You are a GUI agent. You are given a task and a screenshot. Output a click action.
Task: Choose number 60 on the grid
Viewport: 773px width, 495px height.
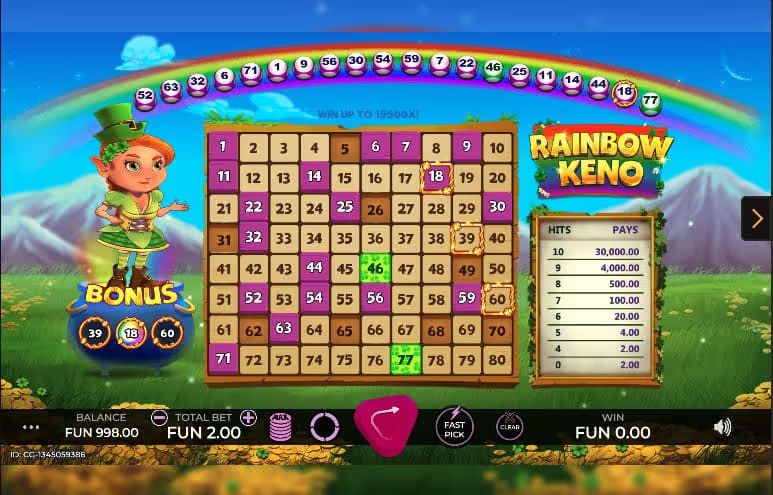496,298
